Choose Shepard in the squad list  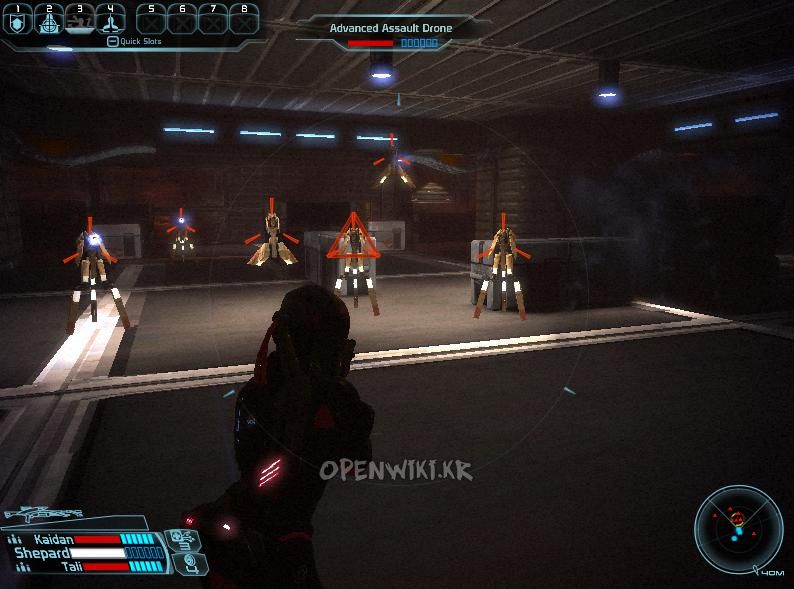(x=42, y=553)
